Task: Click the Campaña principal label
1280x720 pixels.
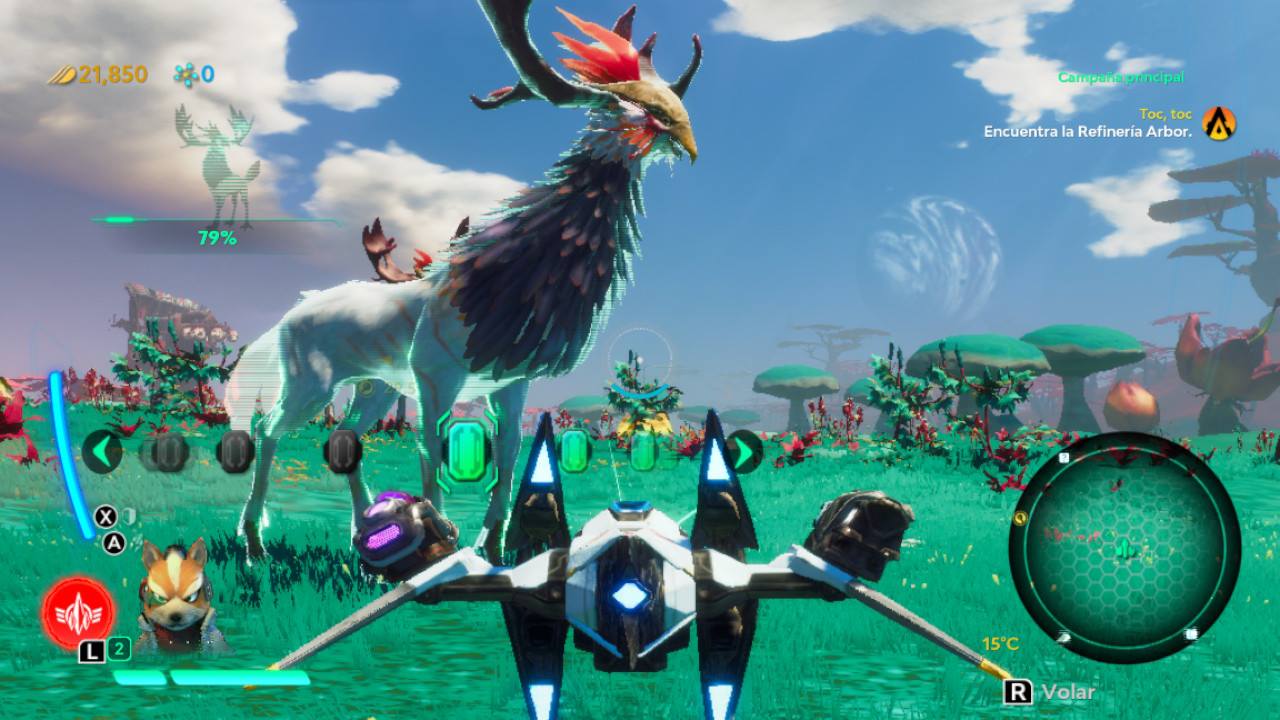Action: (x=1120, y=77)
